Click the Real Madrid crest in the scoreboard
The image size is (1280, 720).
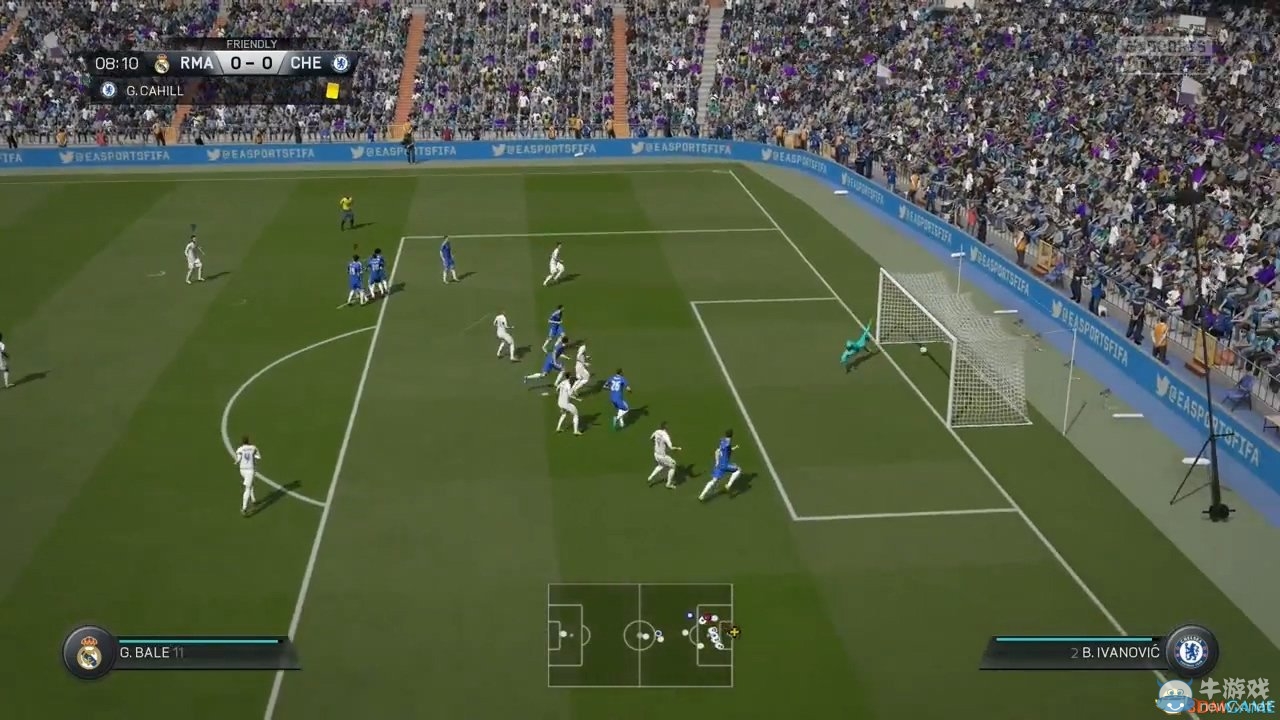coord(163,62)
